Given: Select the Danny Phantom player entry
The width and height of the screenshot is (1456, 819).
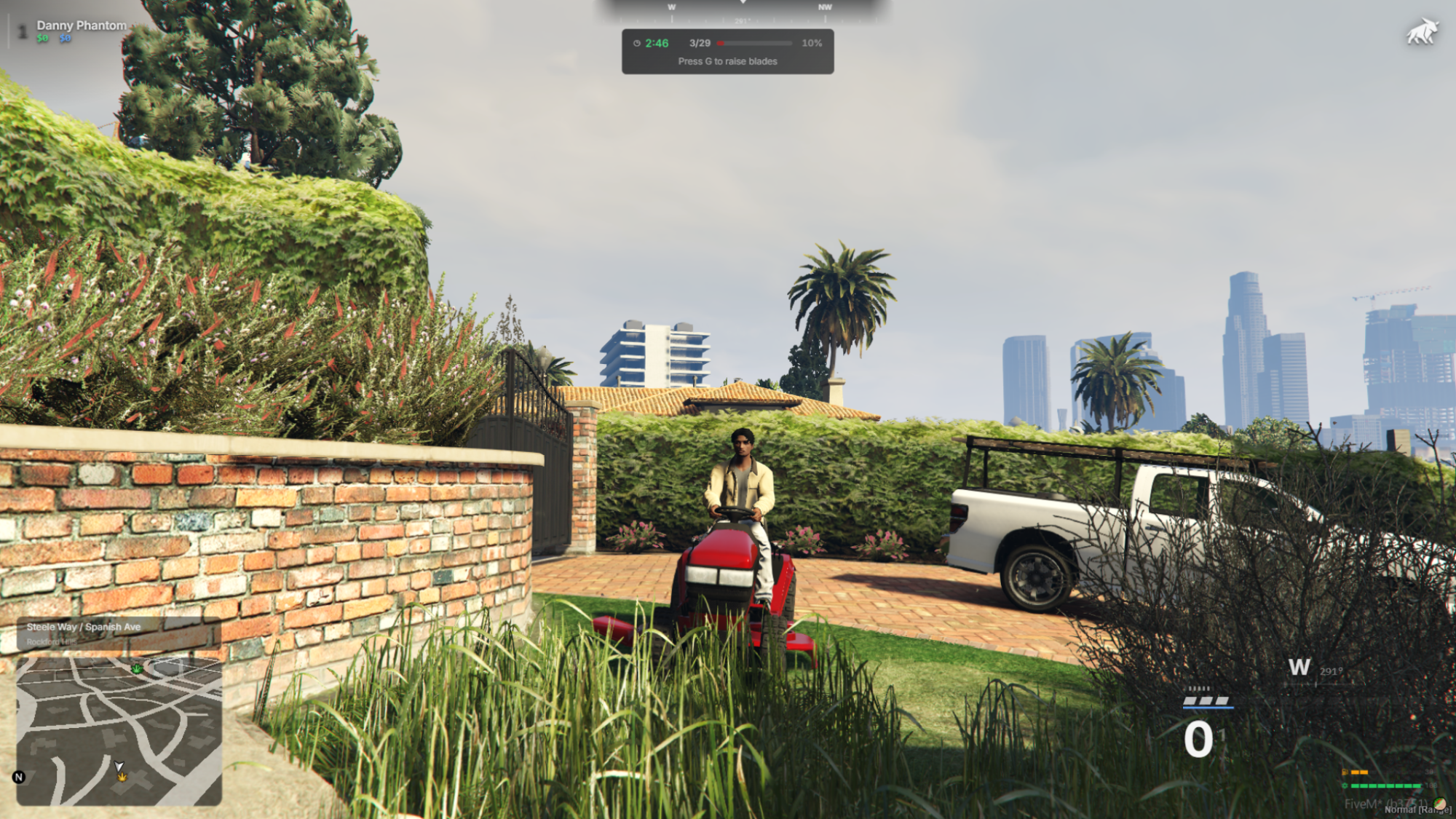Looking at the screenshot, I should [81, 25].
